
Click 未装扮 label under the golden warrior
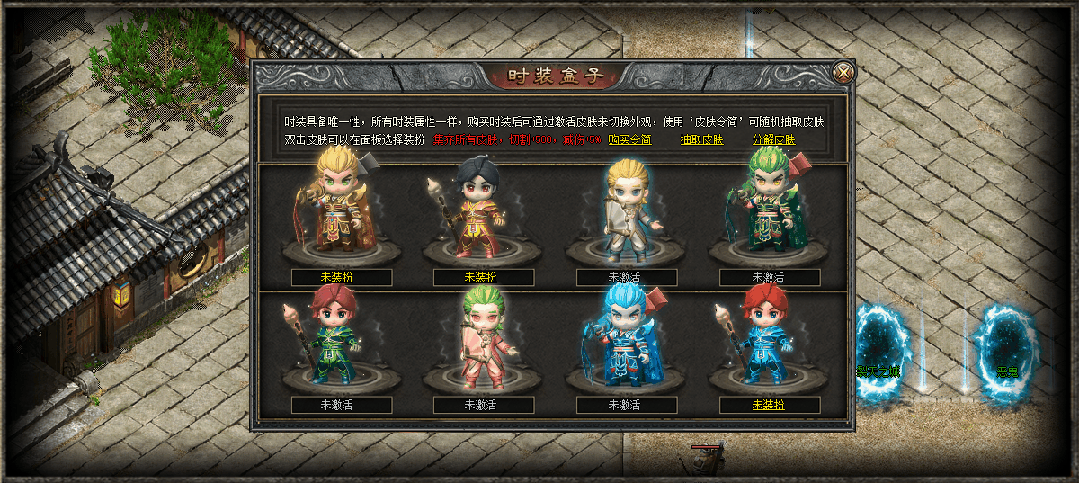tap(341, 277)
